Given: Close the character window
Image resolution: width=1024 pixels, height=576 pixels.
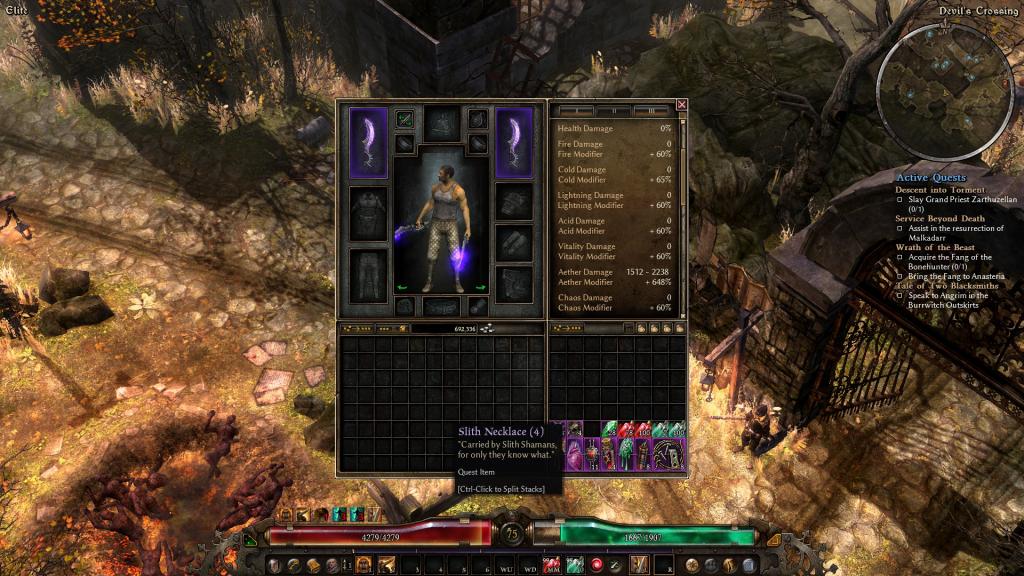Looking at the screenshot, I should [682, 104].
